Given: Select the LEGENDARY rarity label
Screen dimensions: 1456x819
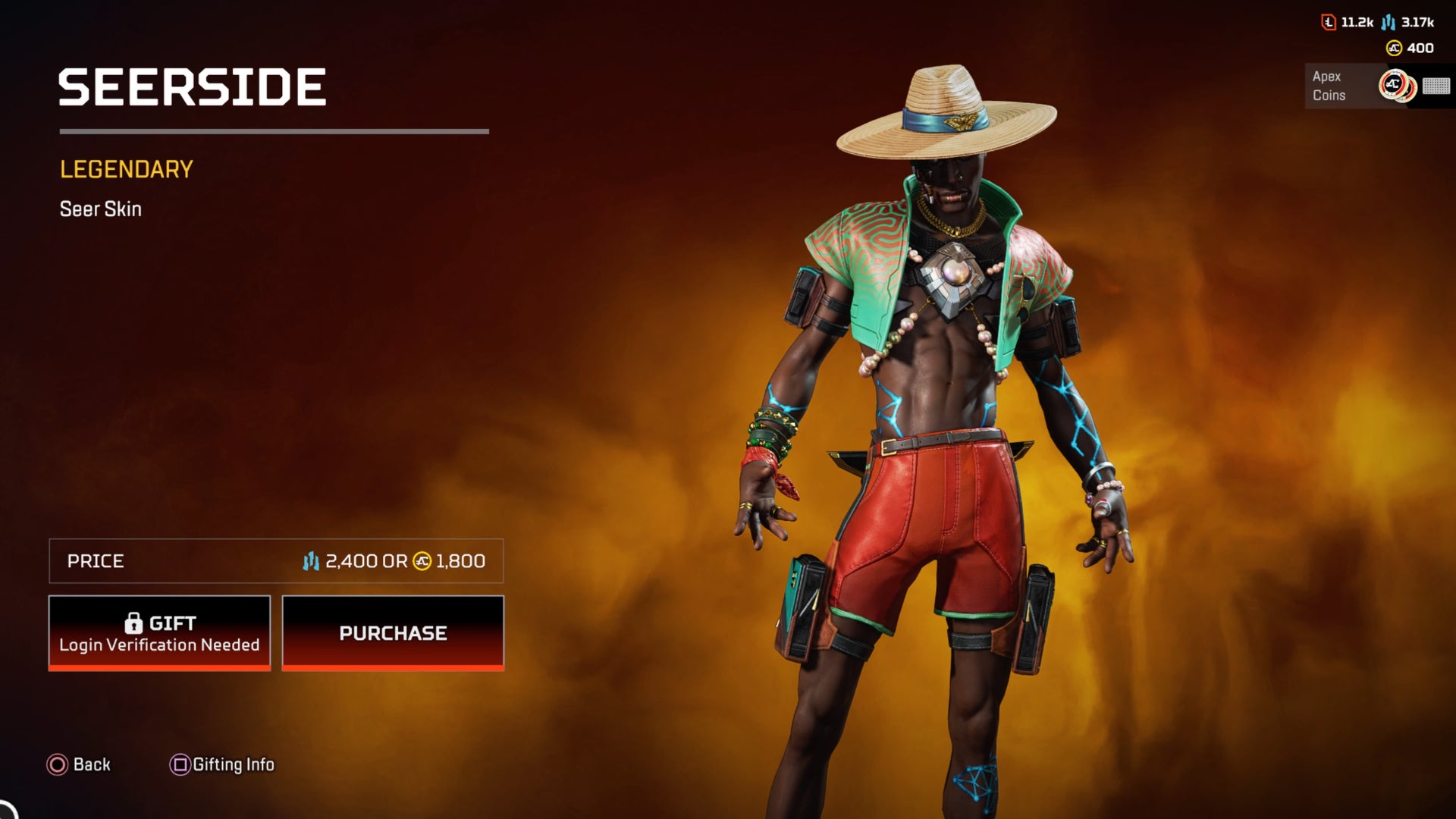Looking at the screenshot, I should click(x=125, y=168).
